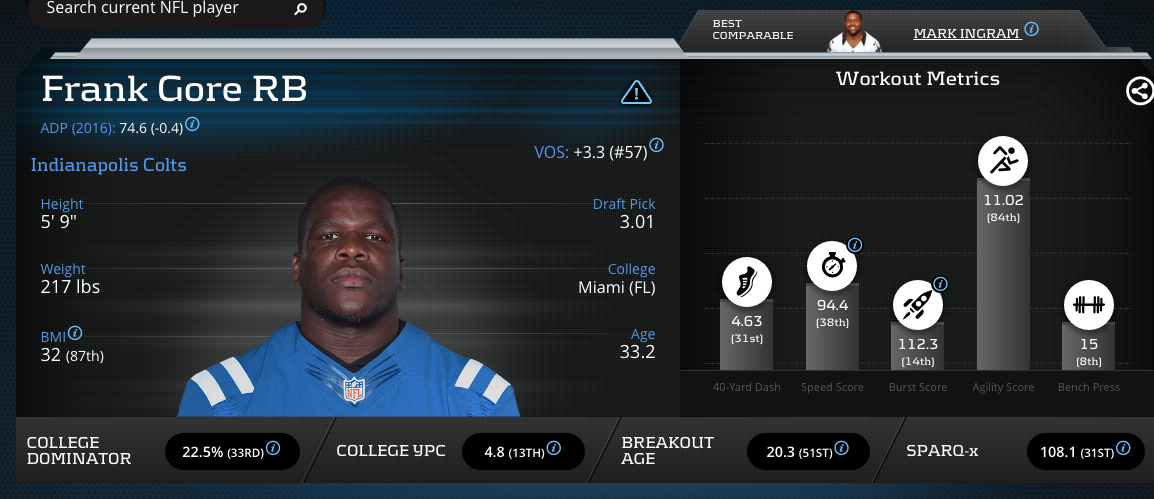Open the Indianapolis Colts team link
1154x499 pixels.
pos(109,165)
